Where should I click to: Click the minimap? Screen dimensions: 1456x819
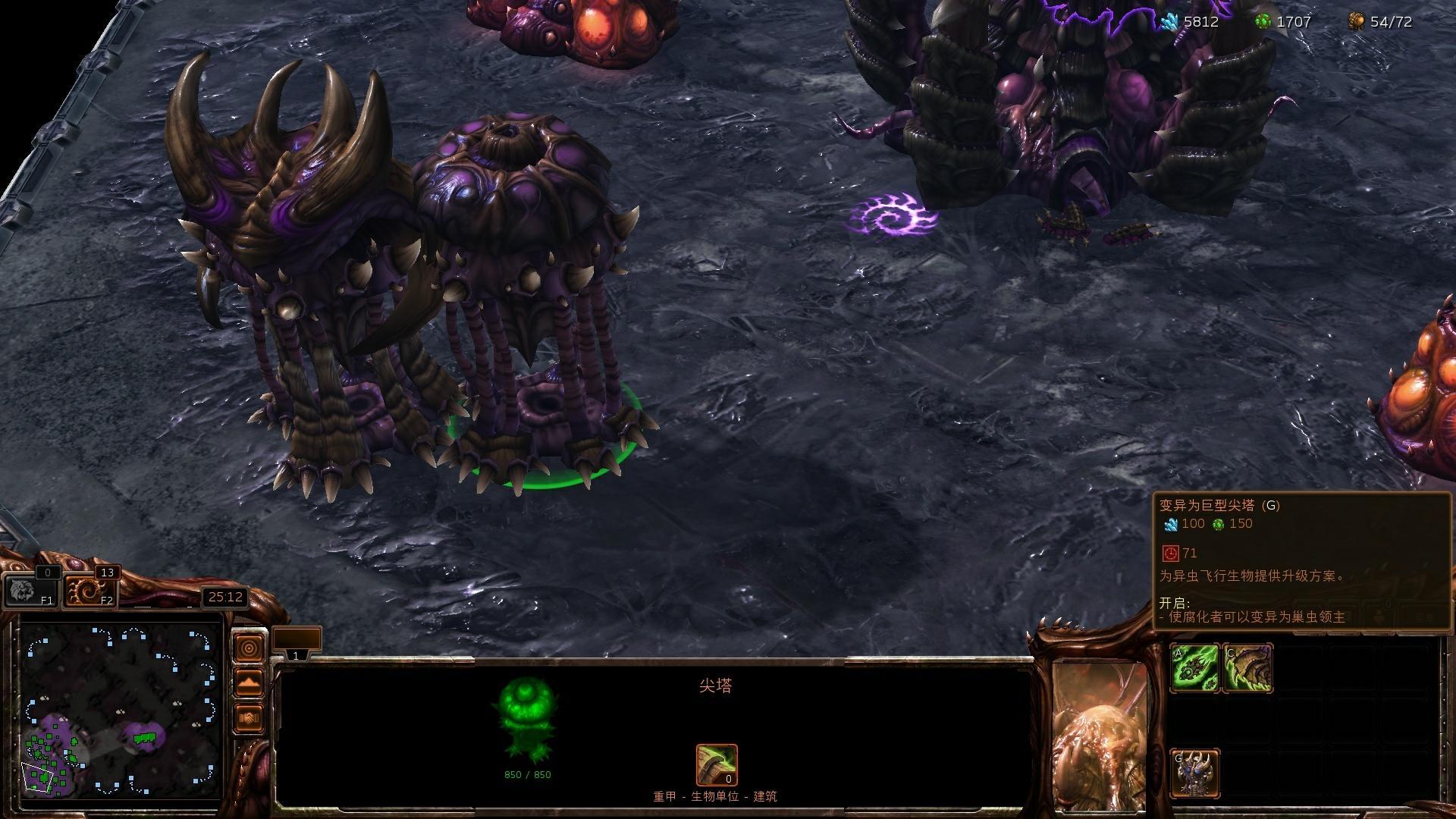click(121, 711)
